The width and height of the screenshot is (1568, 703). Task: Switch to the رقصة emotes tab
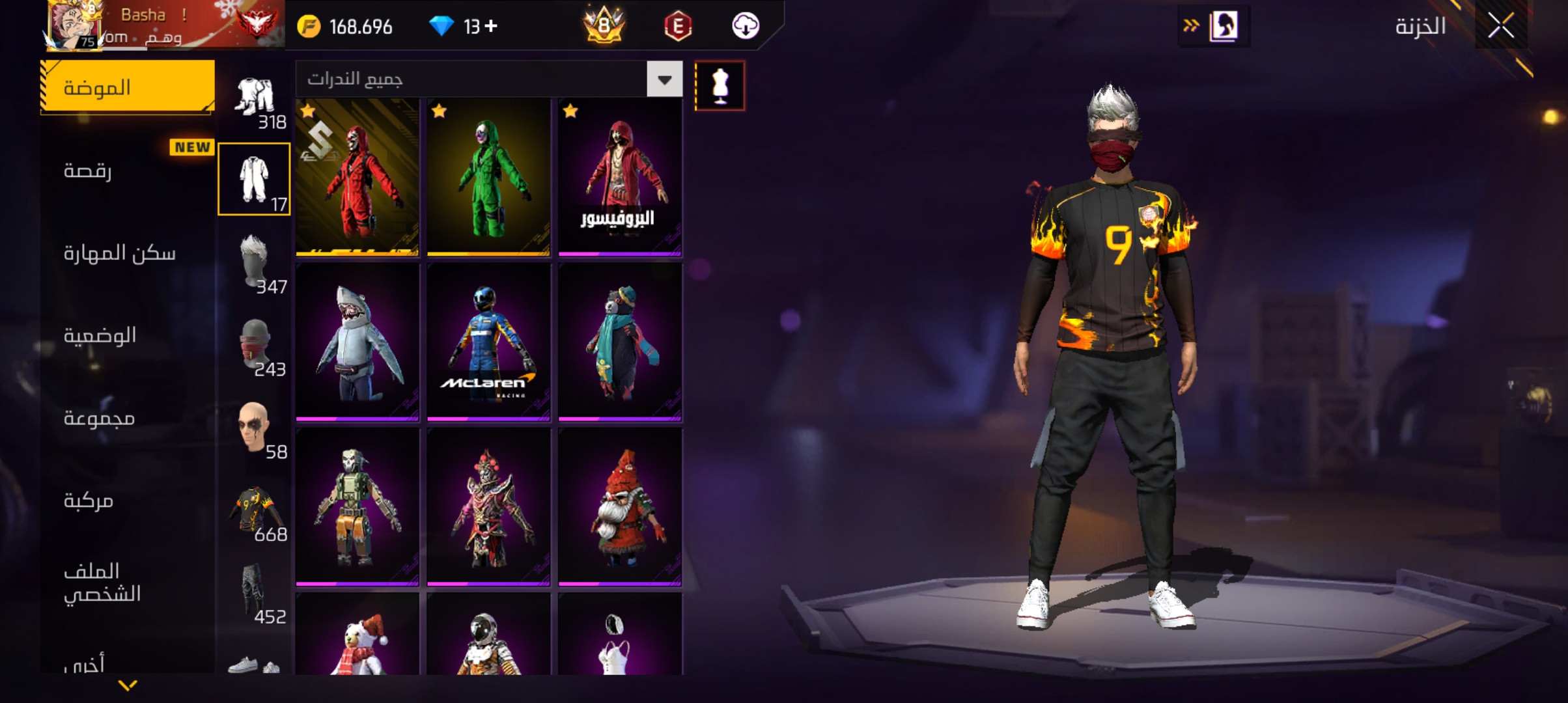[x=128, y=171]
